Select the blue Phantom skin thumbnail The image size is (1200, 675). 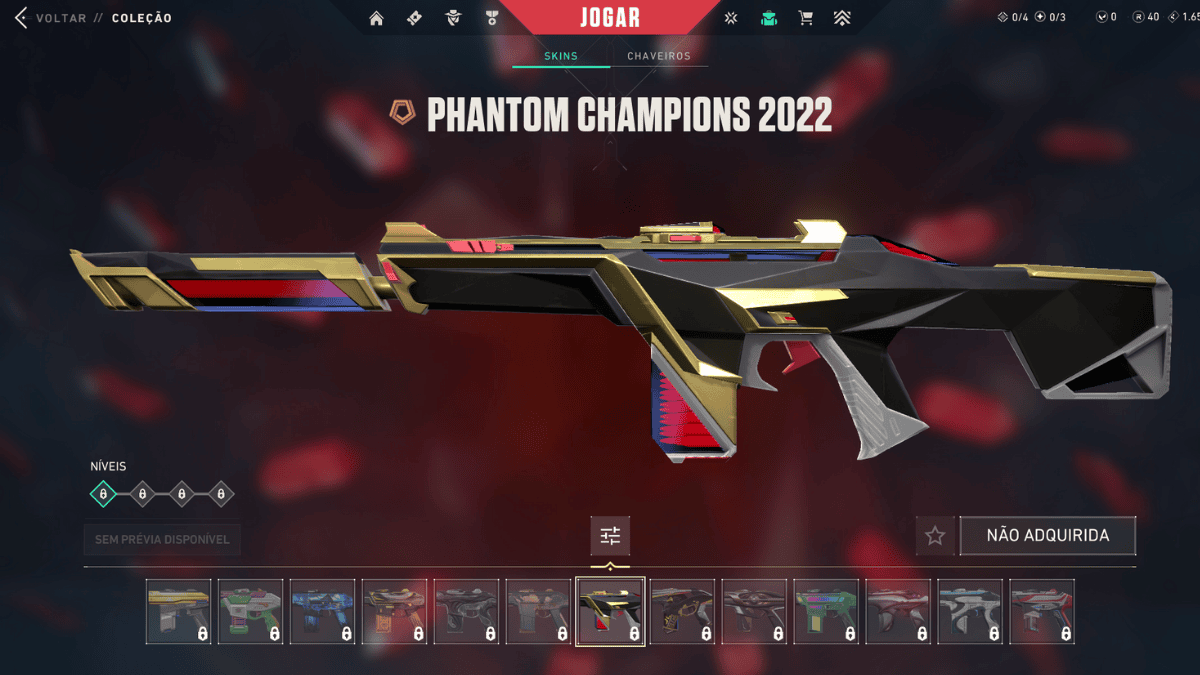coord(323,611)
